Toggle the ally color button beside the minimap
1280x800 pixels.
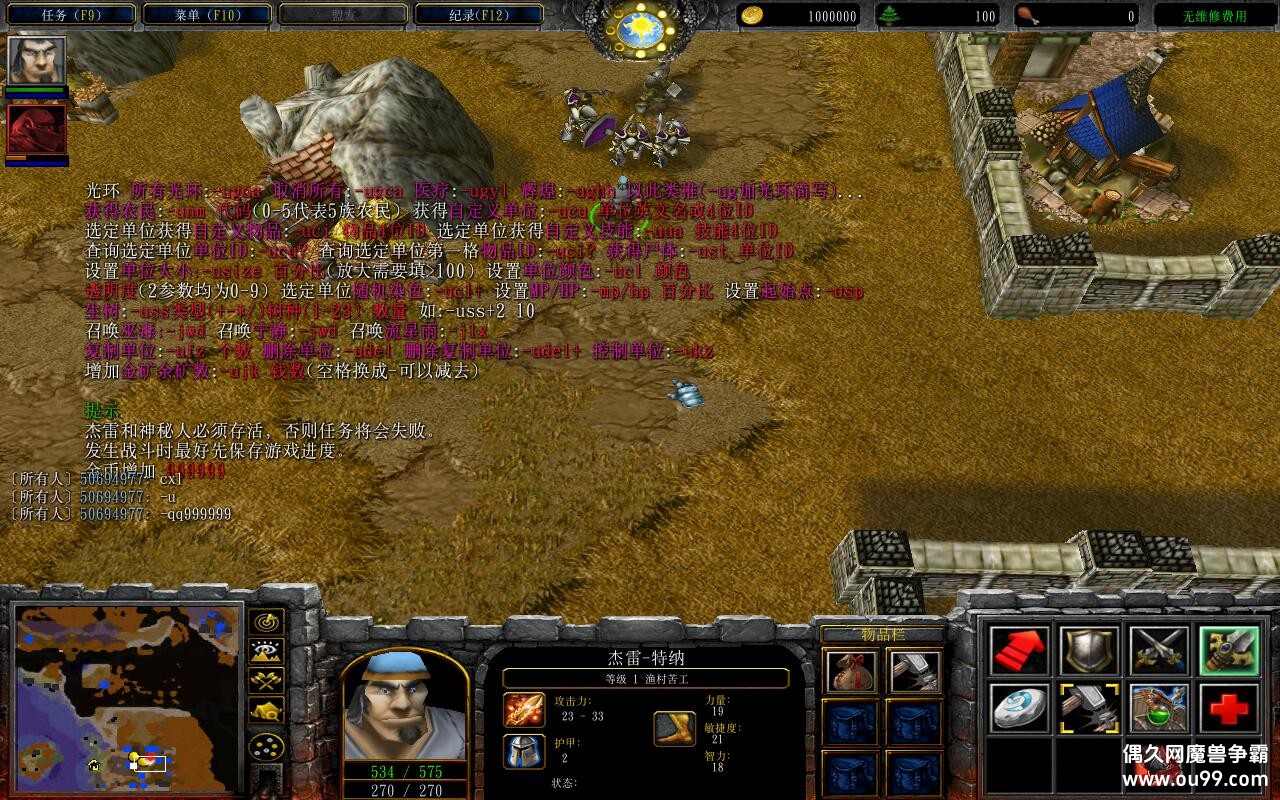tap(265, 681)
